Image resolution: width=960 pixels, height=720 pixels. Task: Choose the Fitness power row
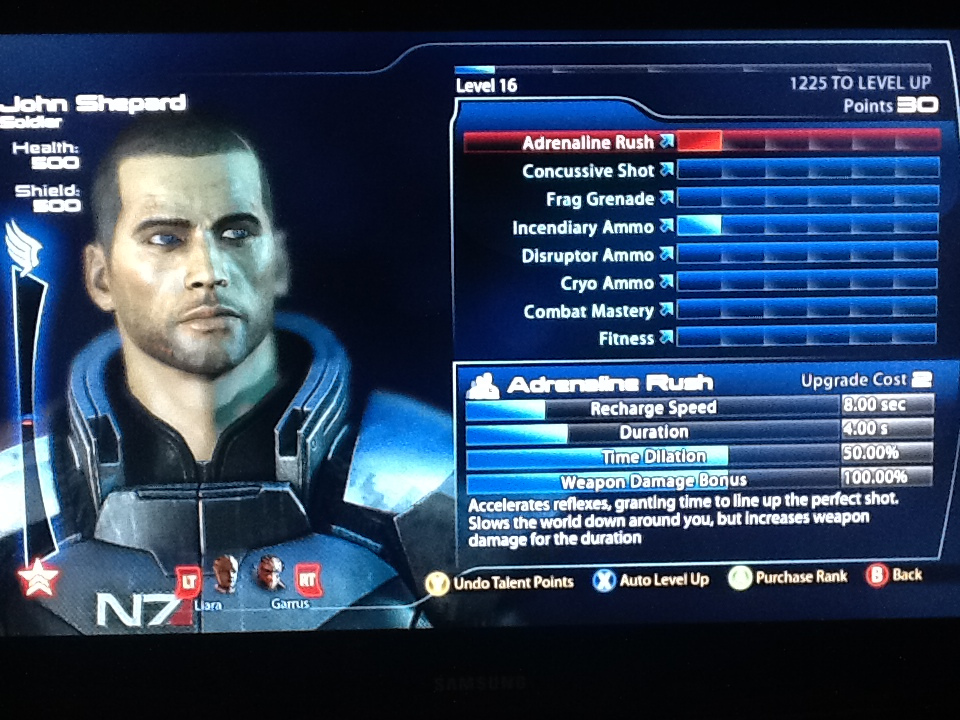[626, 338]
